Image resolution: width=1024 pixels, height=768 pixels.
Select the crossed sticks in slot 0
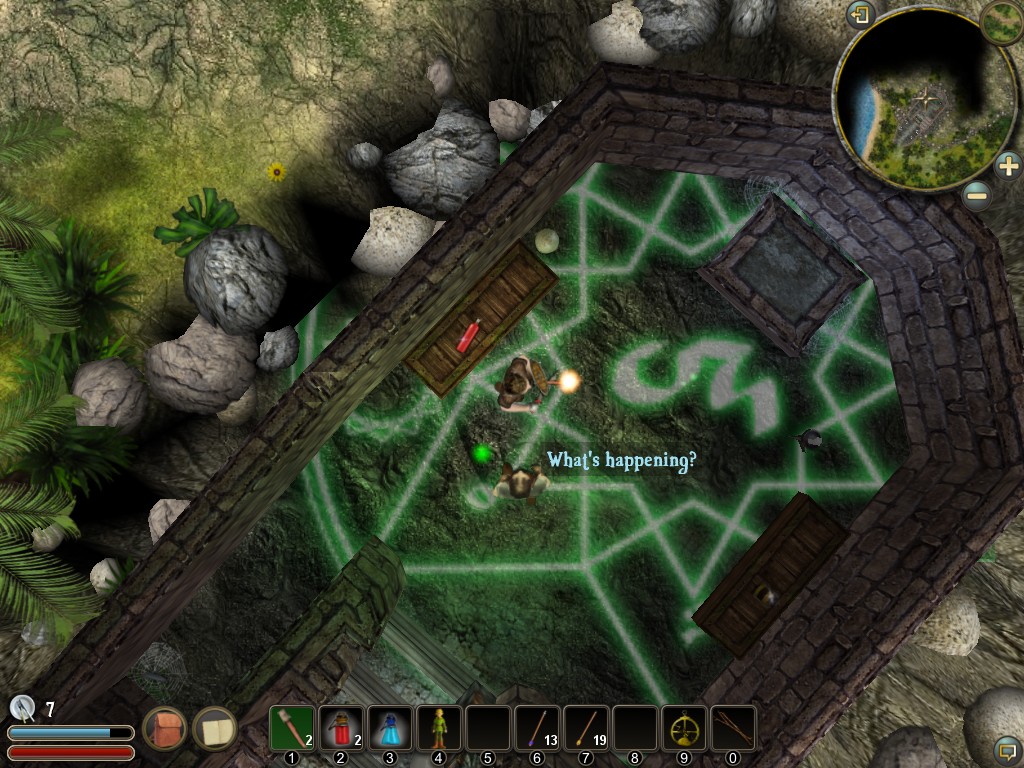[x=733, y=729]
